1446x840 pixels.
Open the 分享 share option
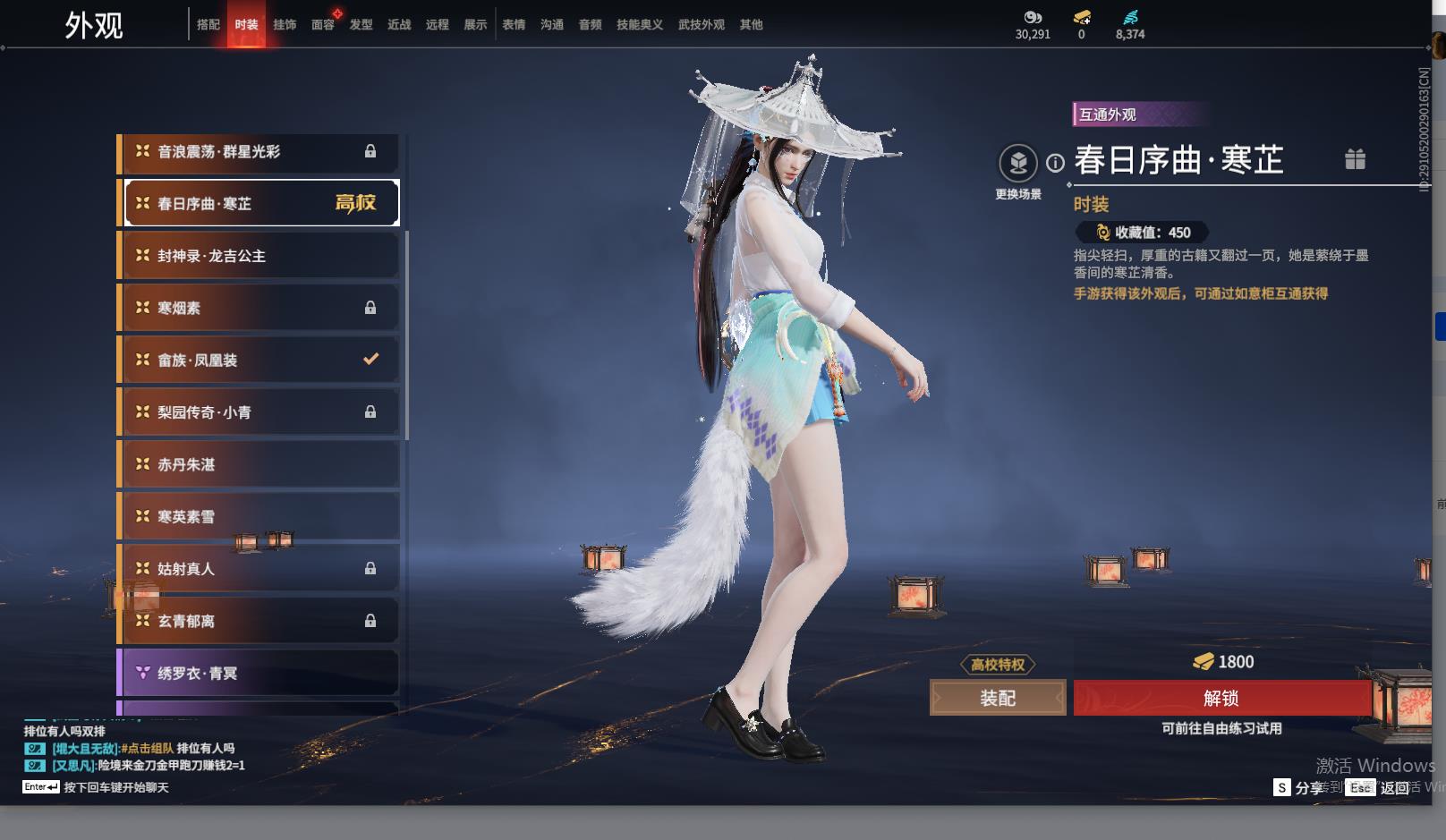coord(1308,787)
